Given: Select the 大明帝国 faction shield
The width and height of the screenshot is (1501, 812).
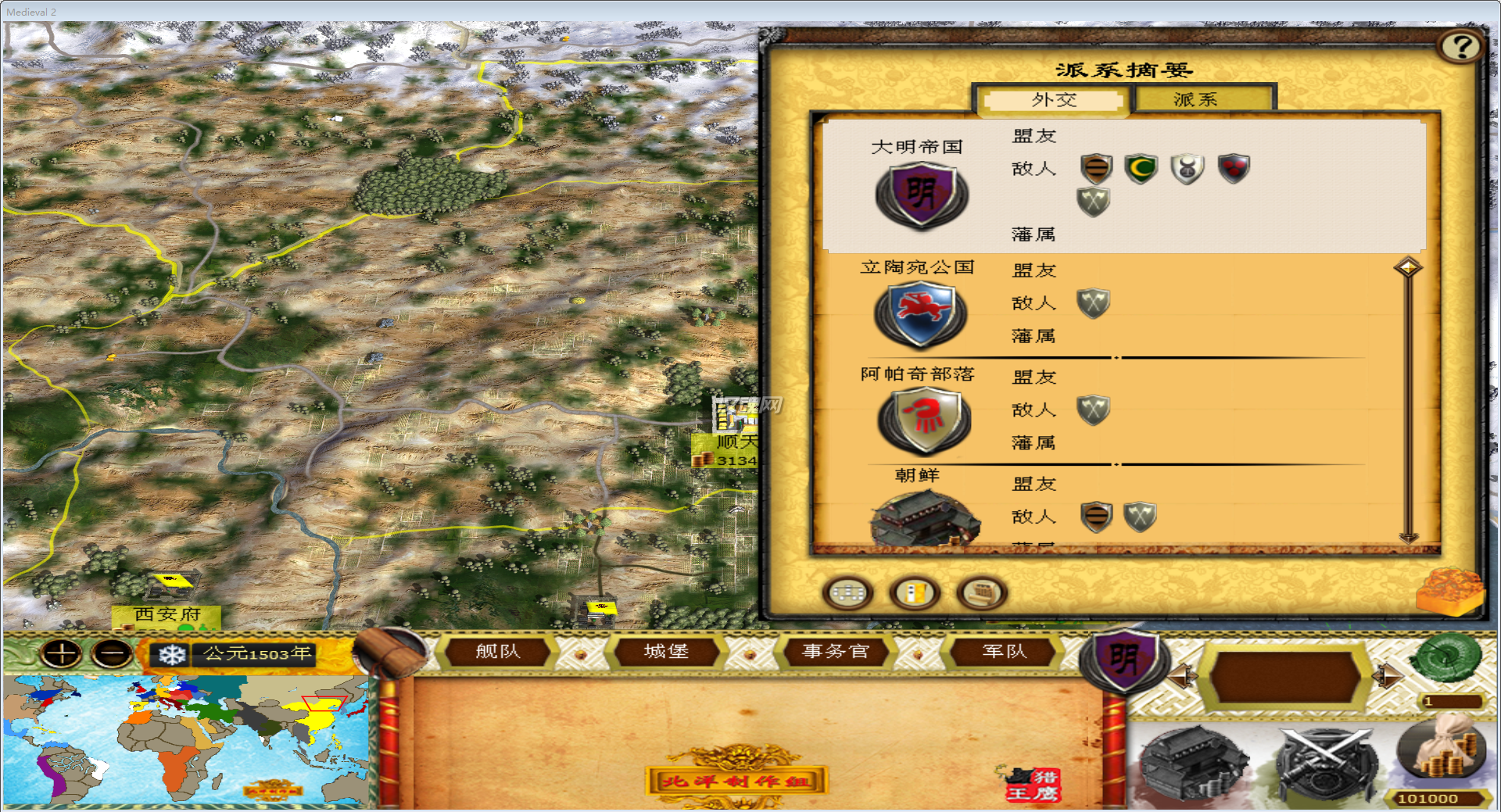Looking at the screenshot, I should (922, 195).
